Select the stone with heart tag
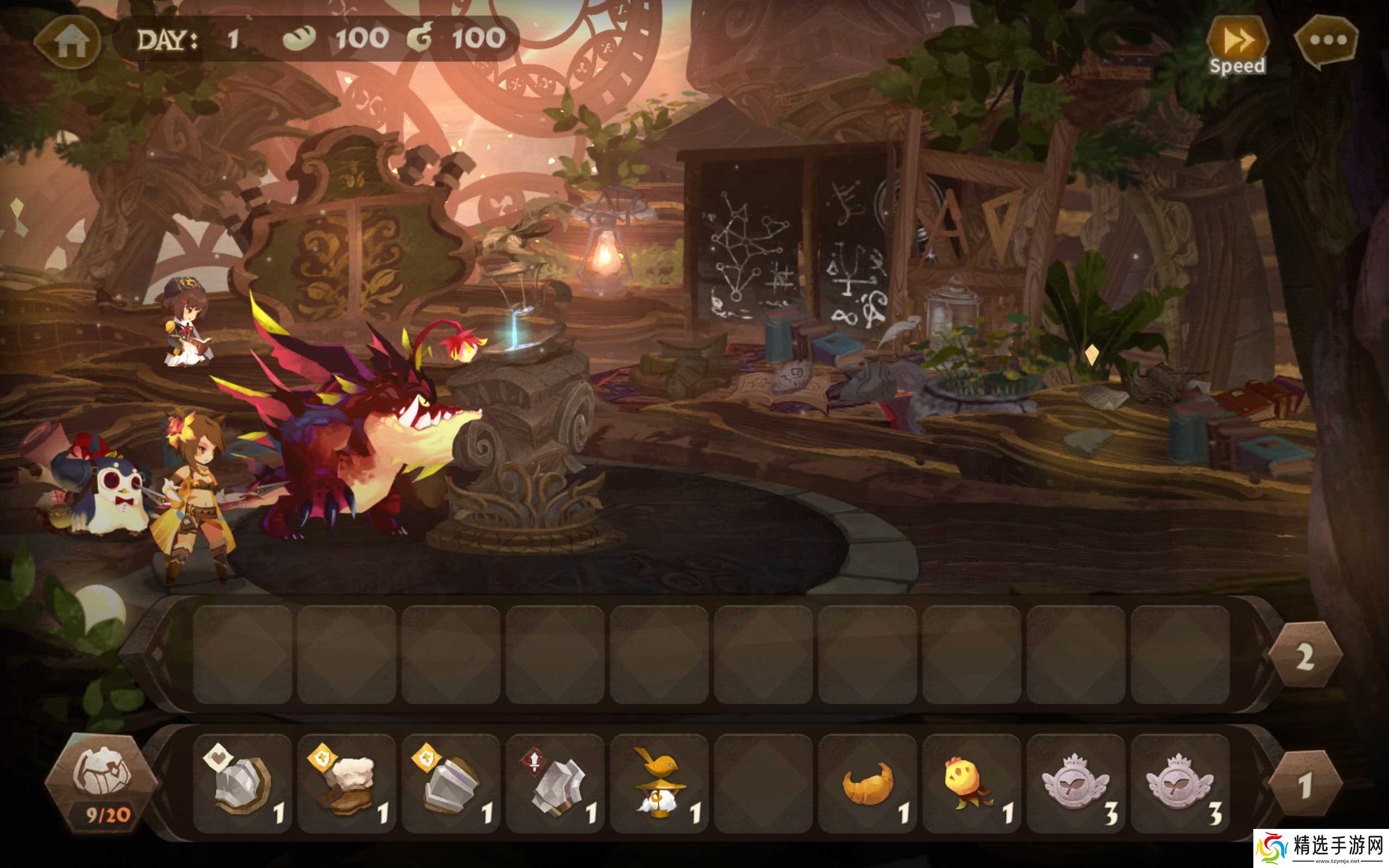The image size is (1389, 868). click(243, 783)
